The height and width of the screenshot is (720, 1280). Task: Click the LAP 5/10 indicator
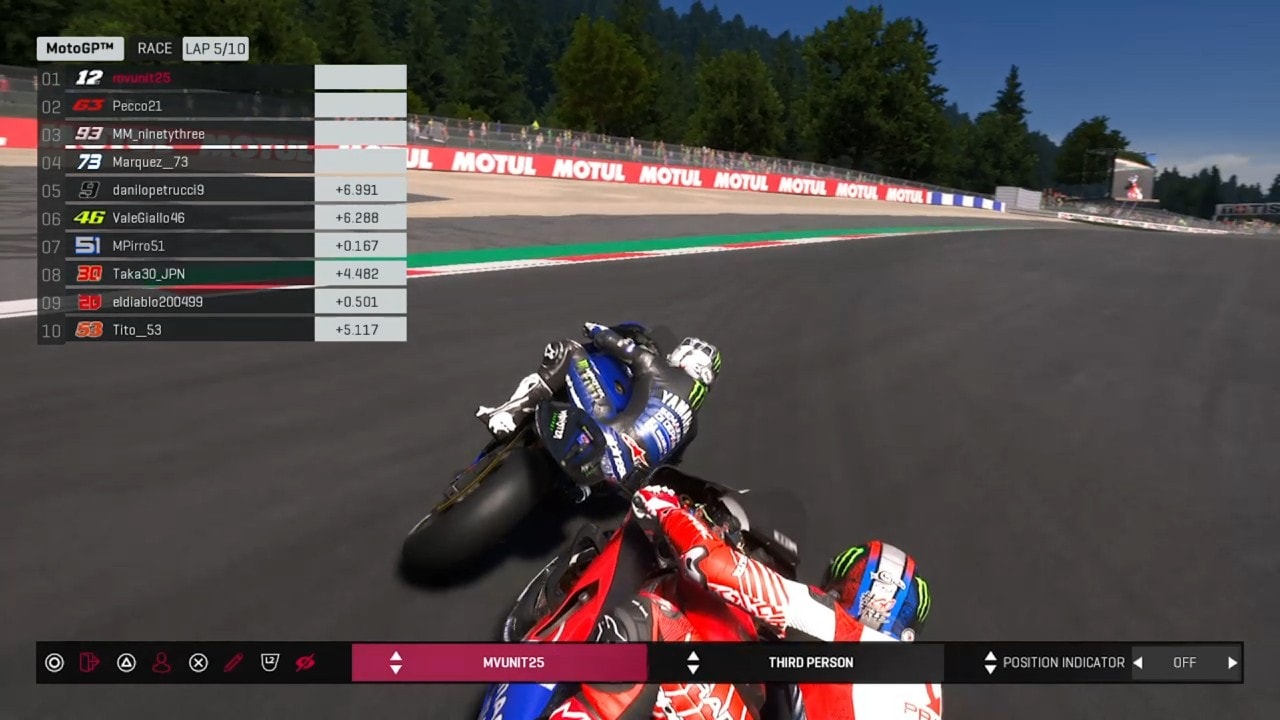tap(213, 47)
